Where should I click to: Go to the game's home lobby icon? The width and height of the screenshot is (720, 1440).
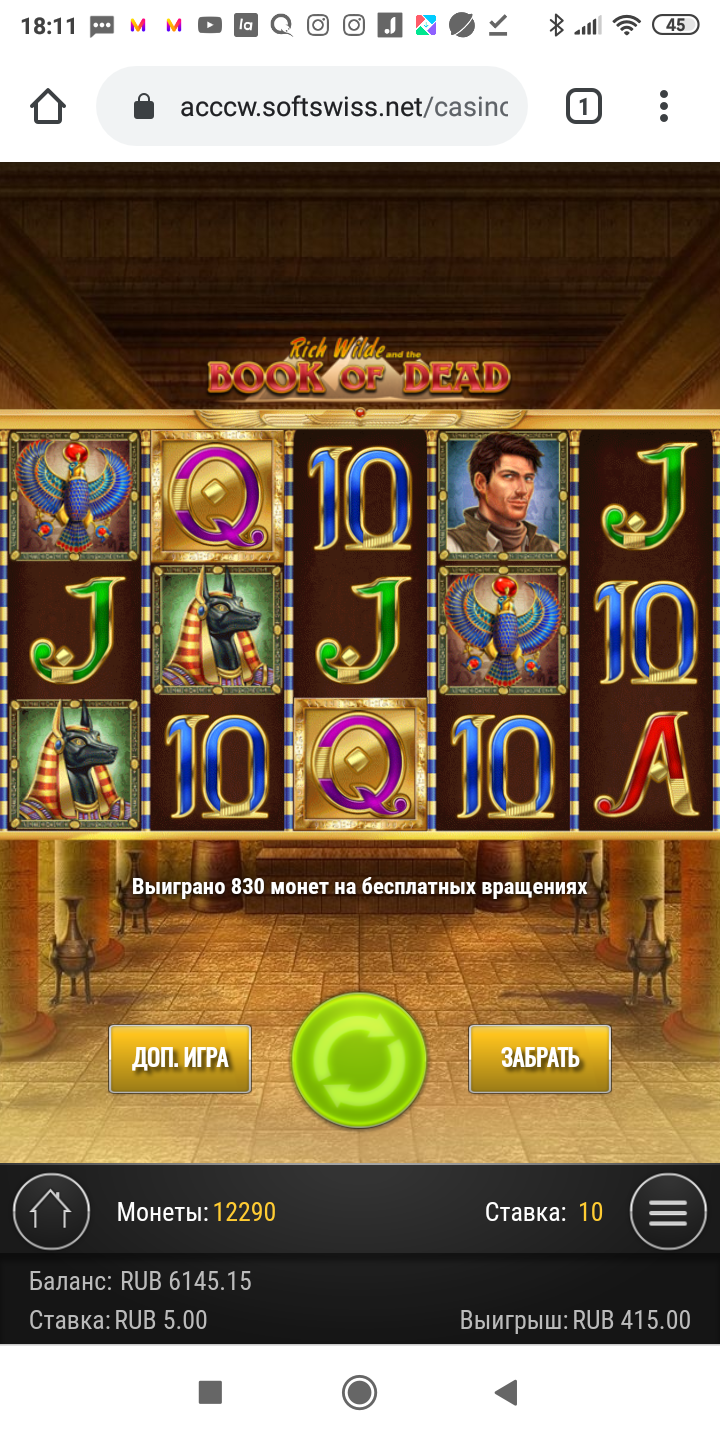51,1212
